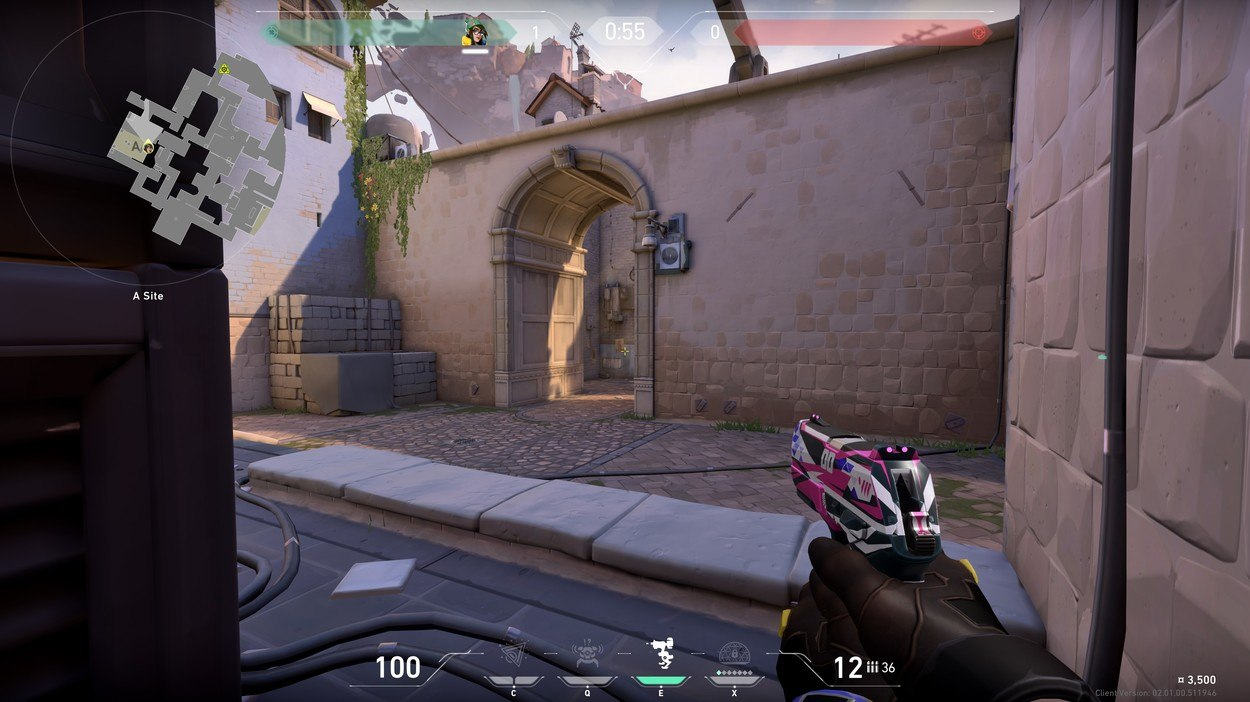The height and width of the screenshot is (702, 1250).
Task: Trigger the Lockdown ultimate icon
Action: 735,653
